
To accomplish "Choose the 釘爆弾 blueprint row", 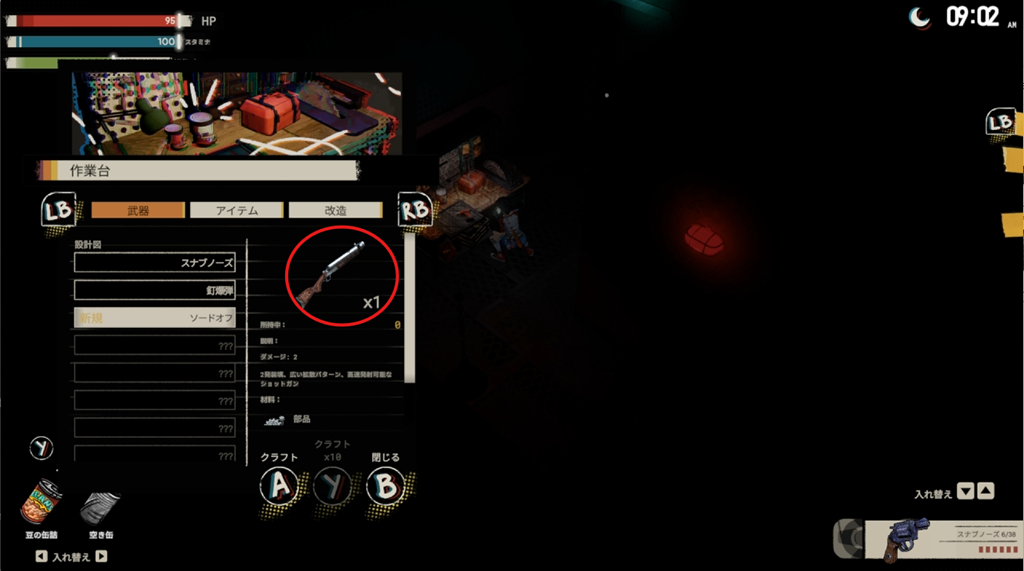I will coord(155,290).
